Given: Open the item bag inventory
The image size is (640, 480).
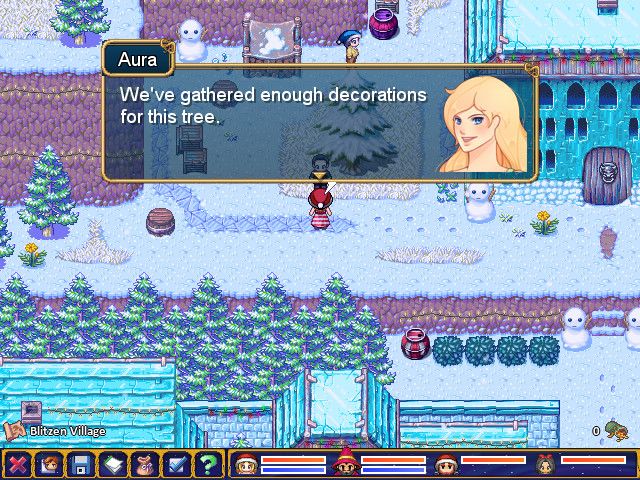Looking at the screenshot, I should 145,464.
